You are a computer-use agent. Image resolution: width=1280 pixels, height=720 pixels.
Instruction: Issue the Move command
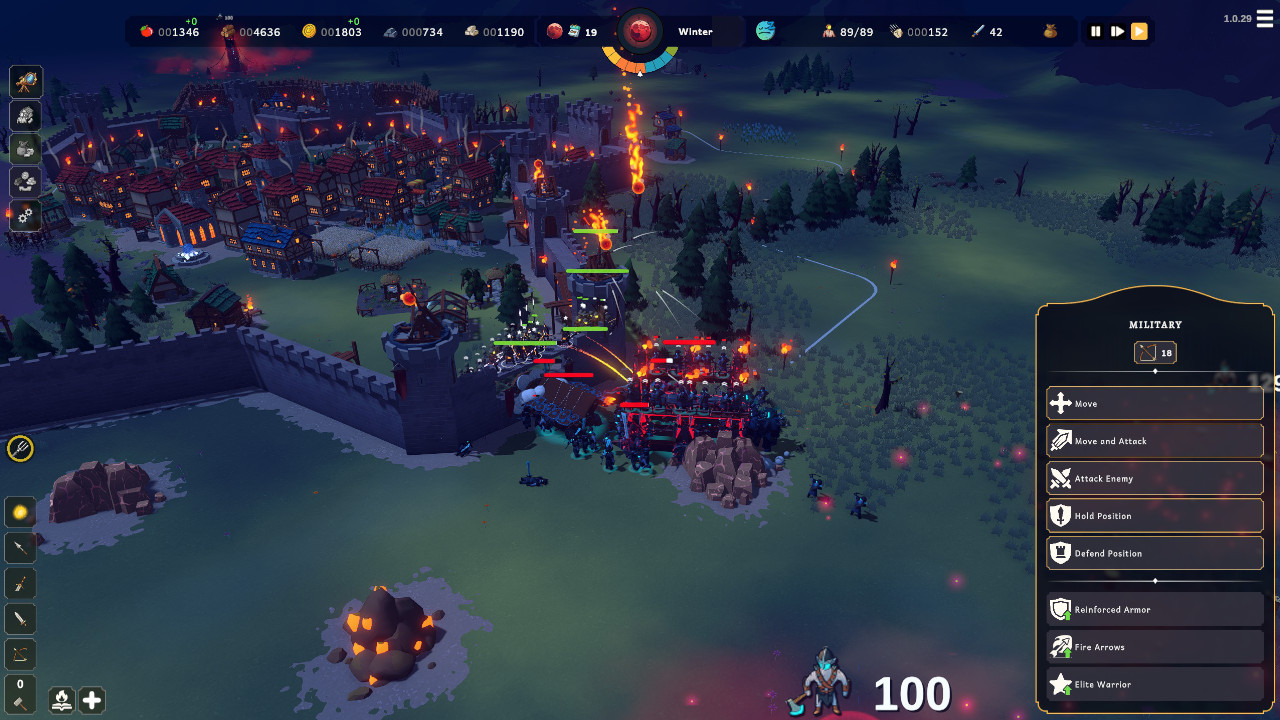[x=1154, y=404]
